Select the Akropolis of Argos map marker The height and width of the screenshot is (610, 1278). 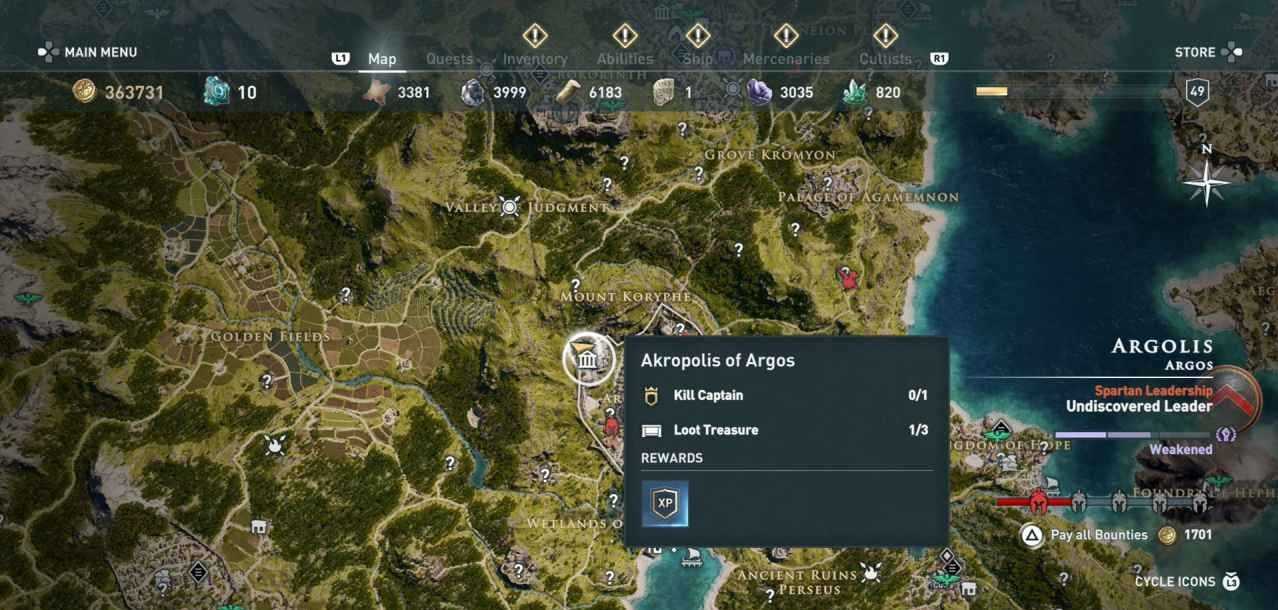(x=588, y=359)
